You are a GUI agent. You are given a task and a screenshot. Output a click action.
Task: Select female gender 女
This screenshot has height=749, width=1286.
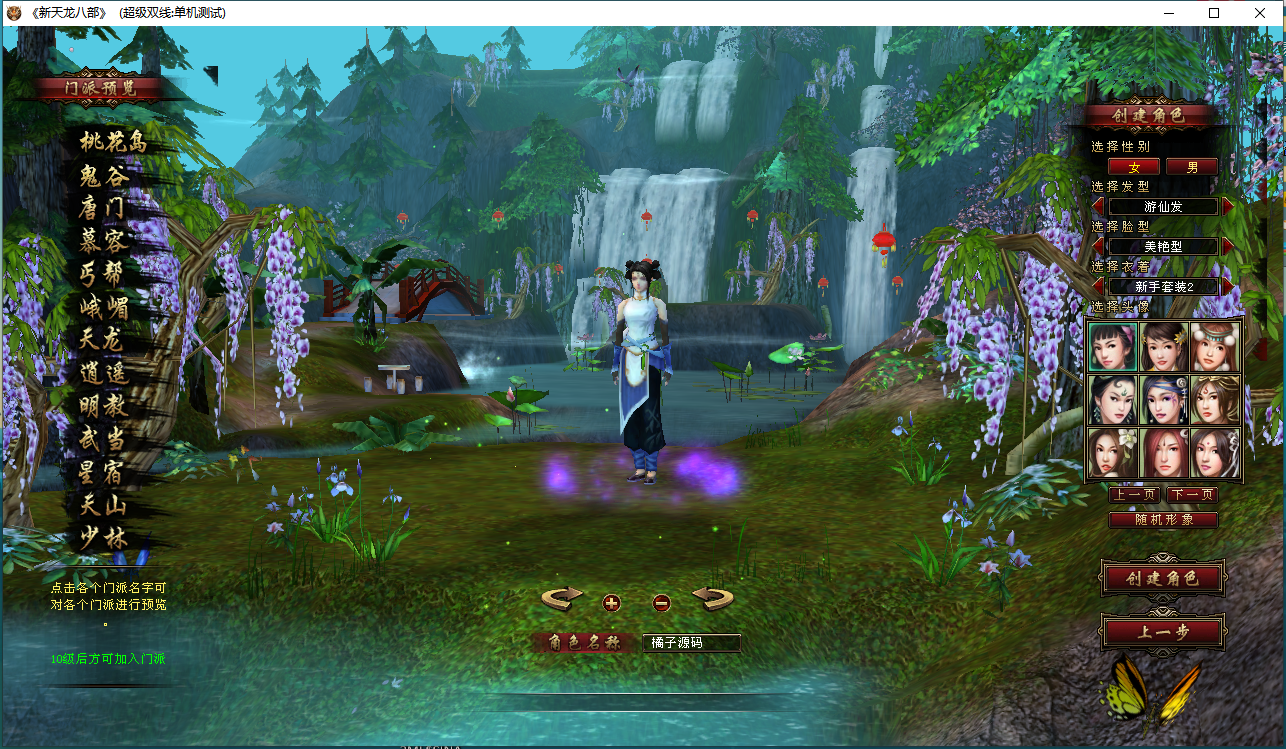pos(1134,167)
